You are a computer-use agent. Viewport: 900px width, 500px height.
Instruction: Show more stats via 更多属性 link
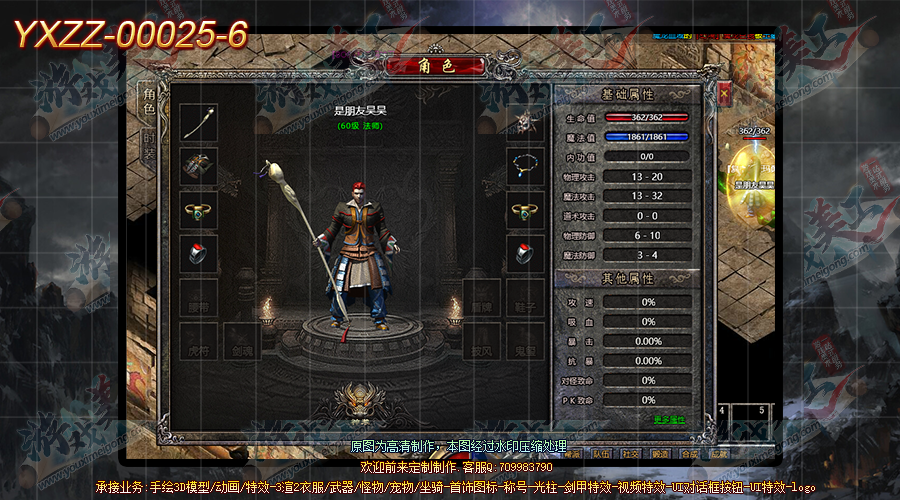coord(669,419)
